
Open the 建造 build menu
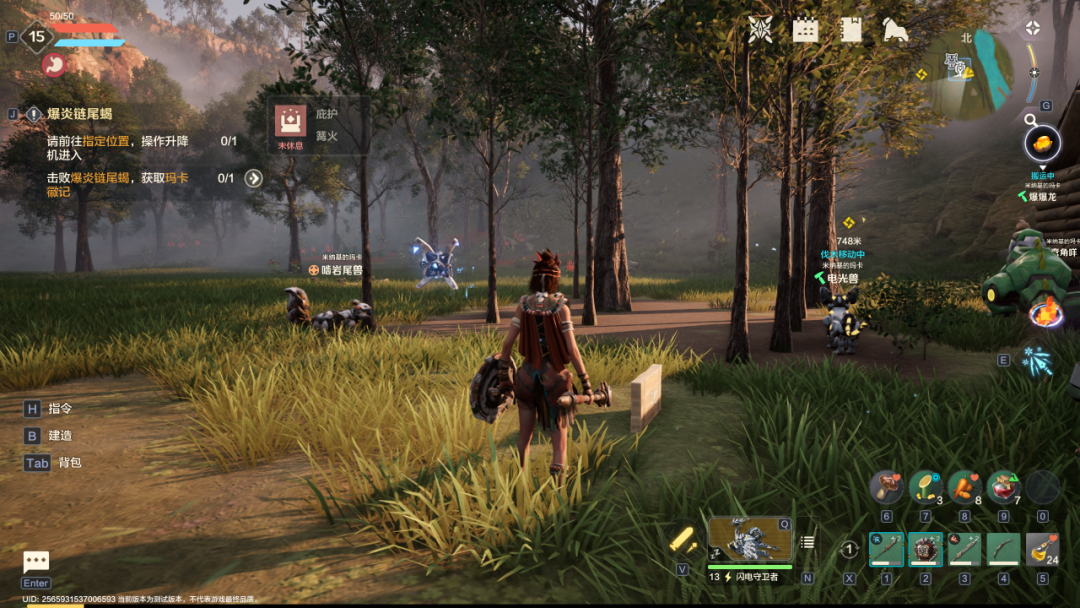pos(60,436)
